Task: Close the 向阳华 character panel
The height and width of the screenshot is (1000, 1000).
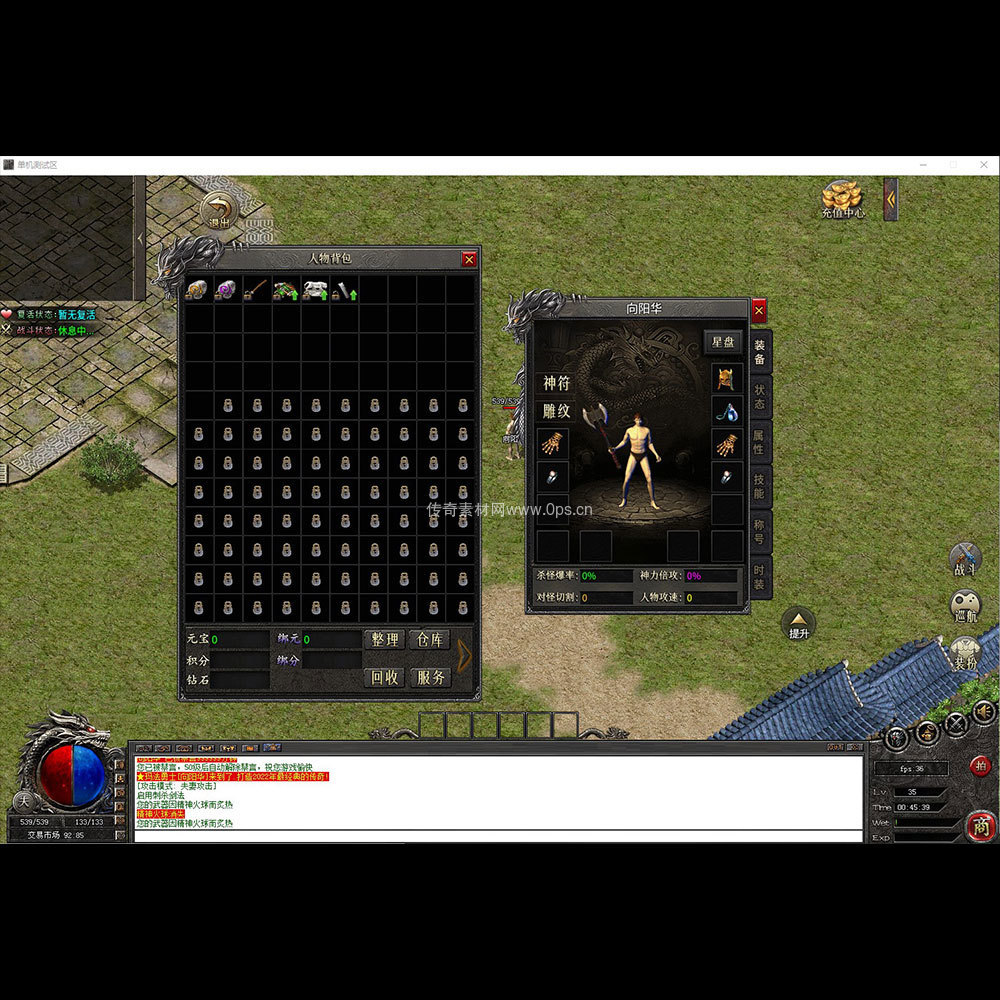Action: pos(758,311)
